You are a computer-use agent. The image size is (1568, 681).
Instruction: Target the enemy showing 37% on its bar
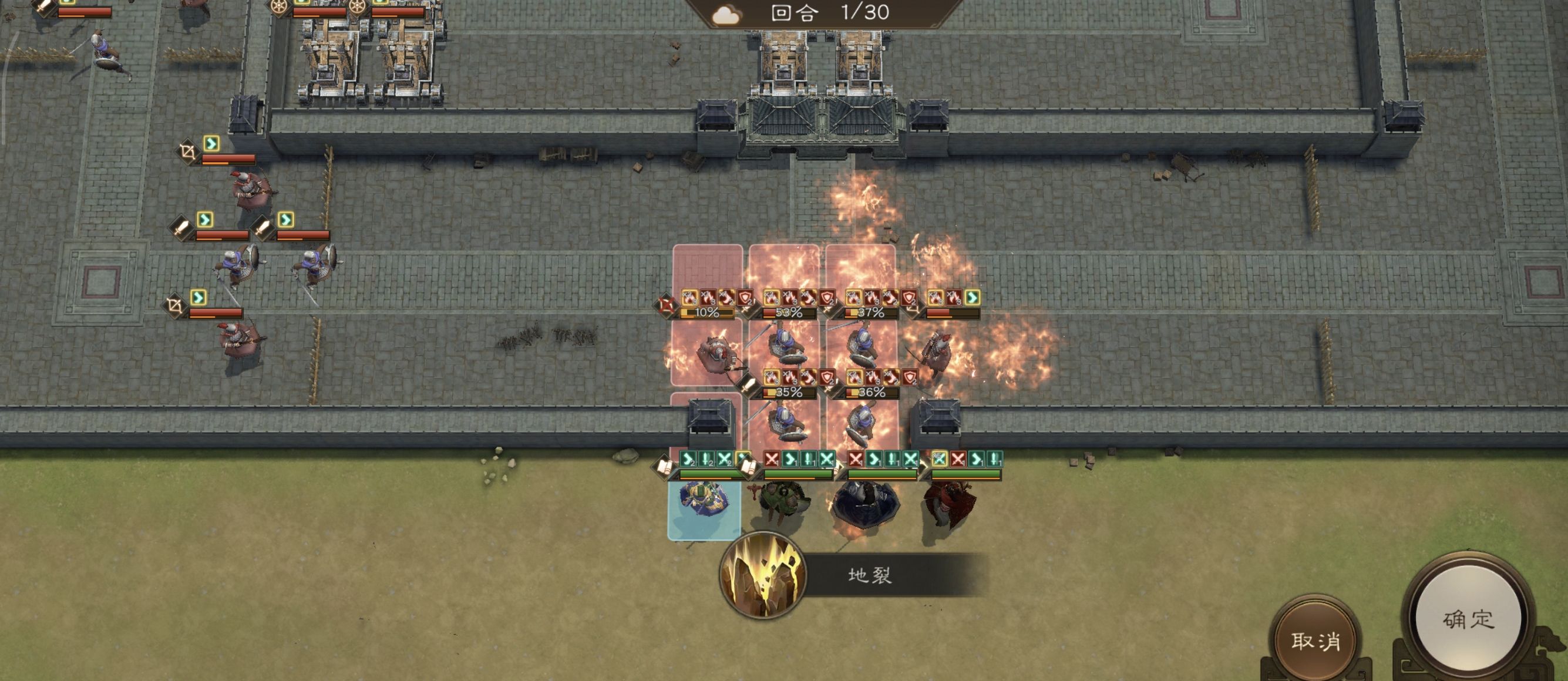[862, 349]
